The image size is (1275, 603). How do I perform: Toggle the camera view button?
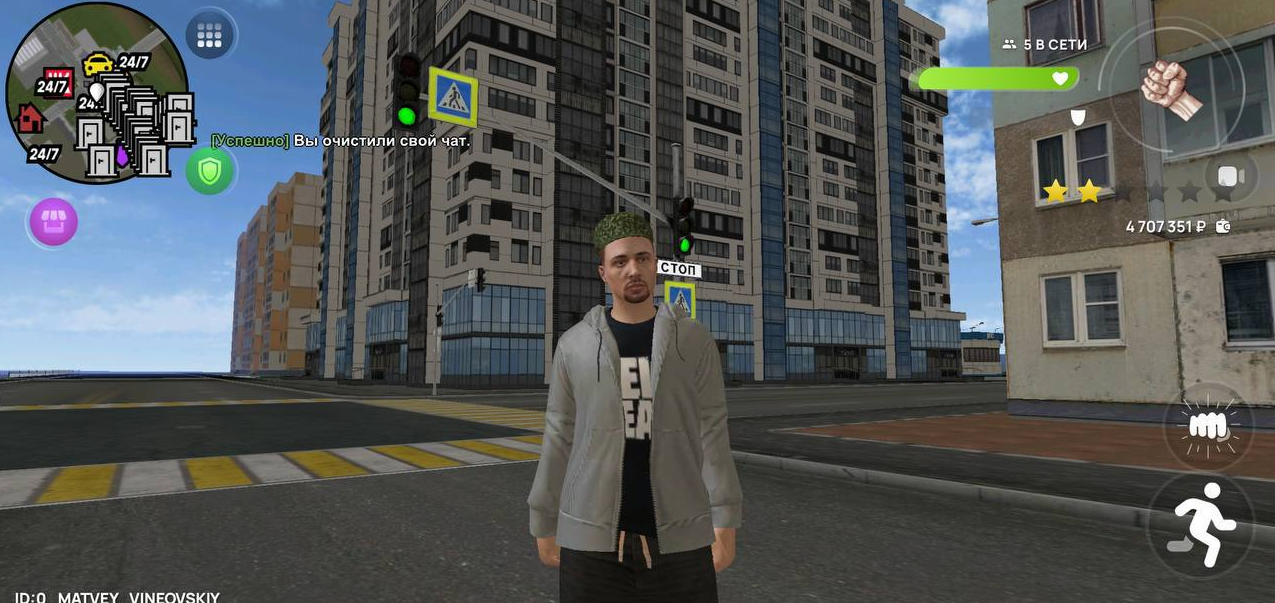click(x=1231, y=177)
